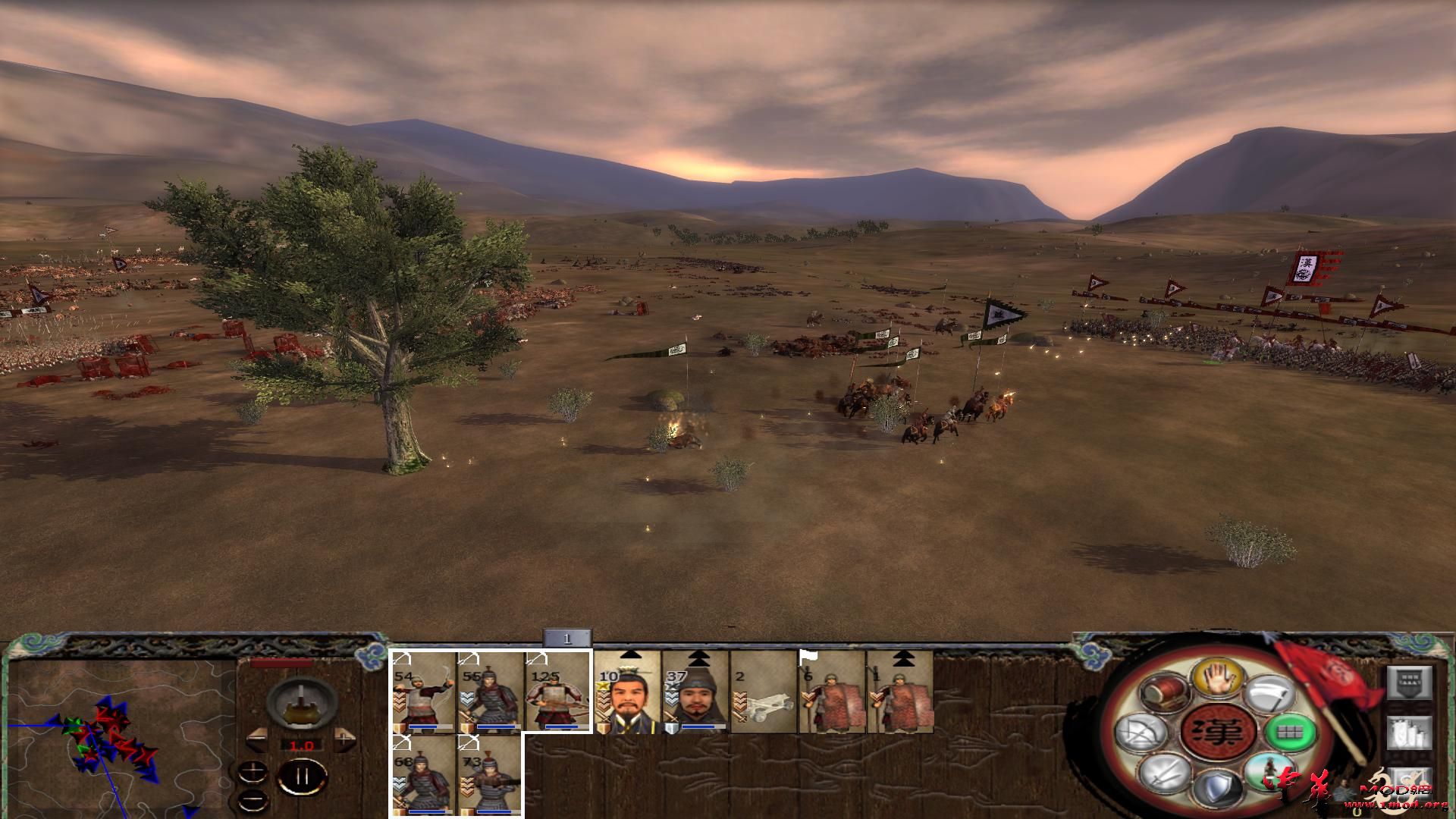Zoom out the battle minimap
Image resolution: width=1456 pixels, height=819 pixels.
click(253, 799)
